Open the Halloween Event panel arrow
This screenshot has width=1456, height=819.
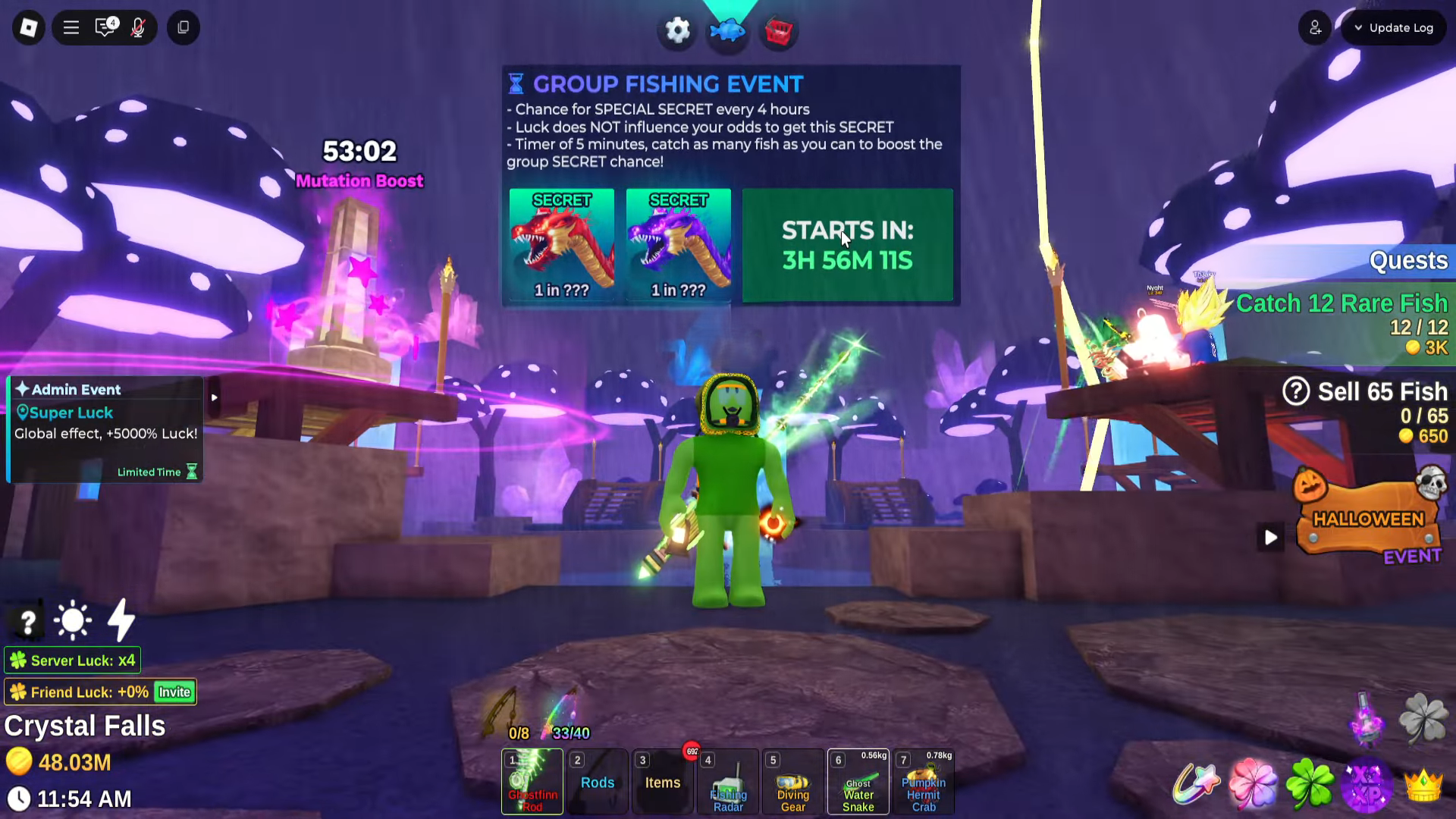1271,538
